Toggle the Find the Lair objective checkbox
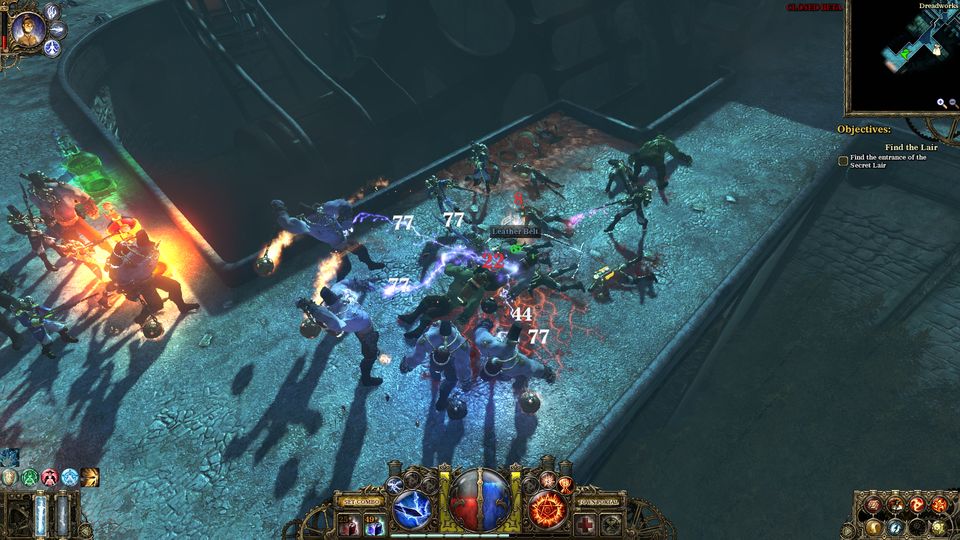 coord(843,160)
